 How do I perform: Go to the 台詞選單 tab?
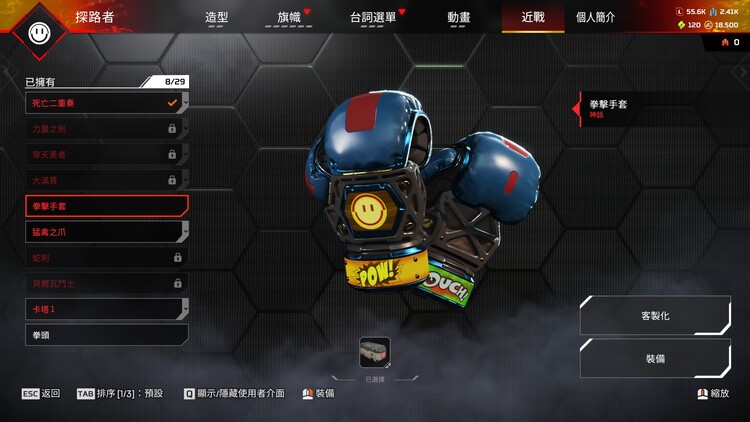tap(372, 17)
